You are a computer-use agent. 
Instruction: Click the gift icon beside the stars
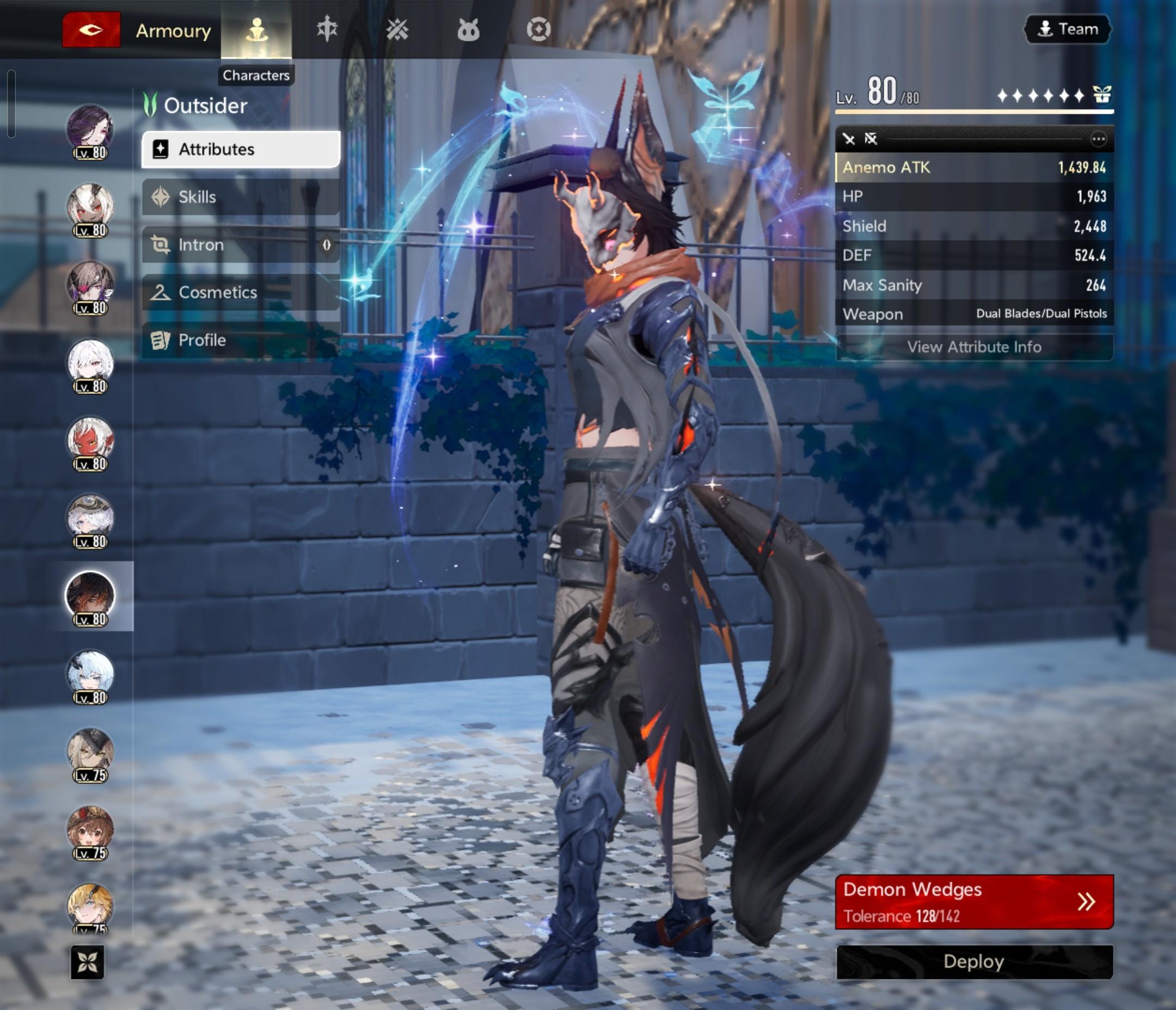[x=1101, y=95]
